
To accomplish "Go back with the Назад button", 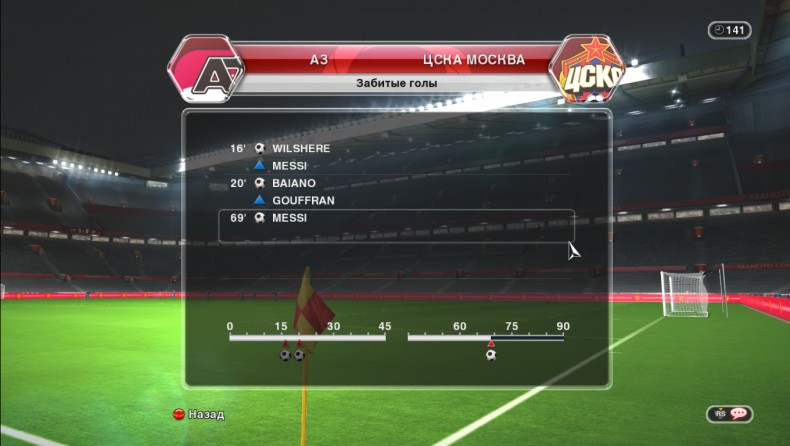I will pos(205,414).
